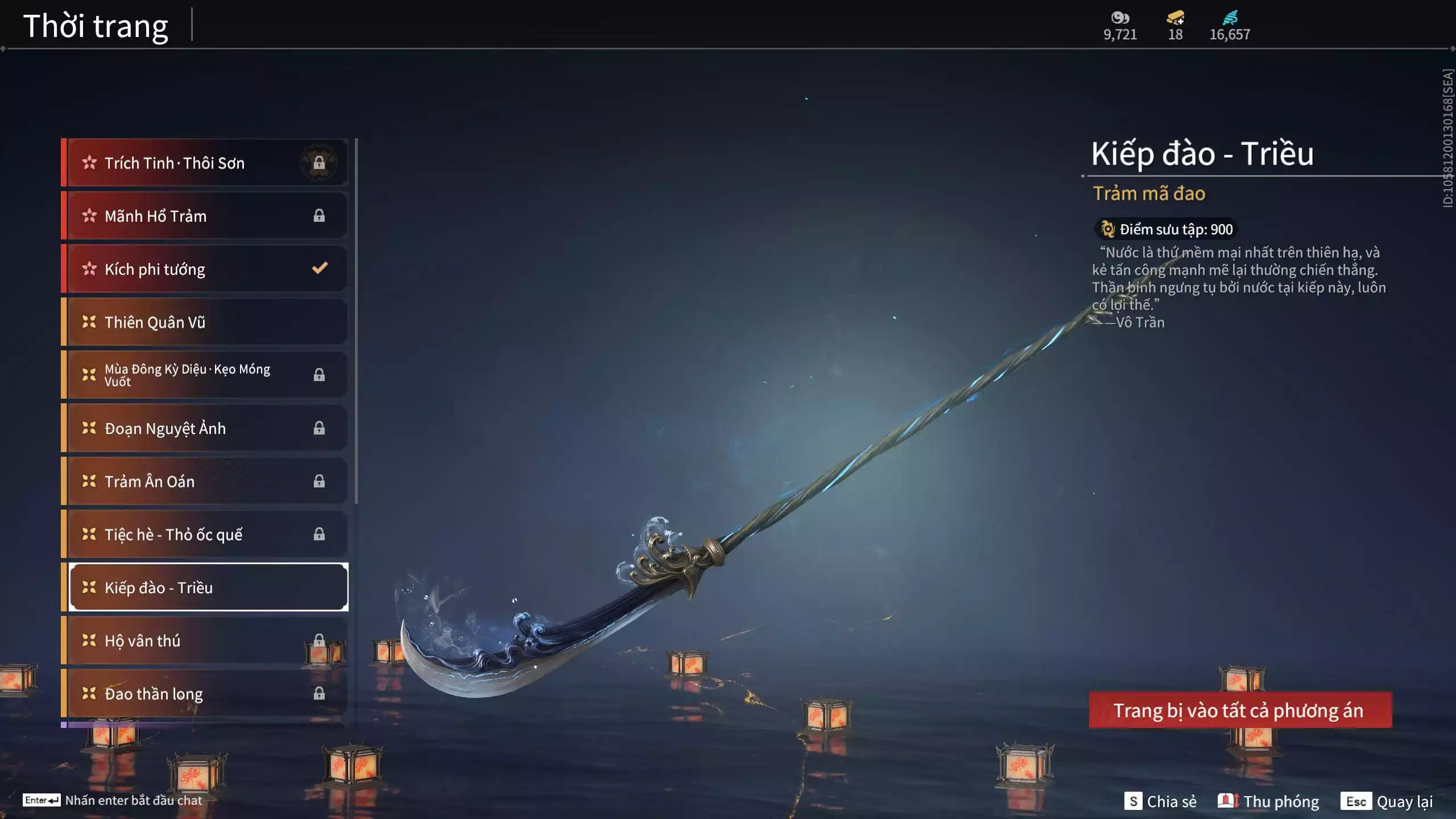The height and width of the screenshot is (819, 1456).
Task: Pick Thiên Quân Vũ from the list
Action: pyautogui.click(x=205, y=322)
